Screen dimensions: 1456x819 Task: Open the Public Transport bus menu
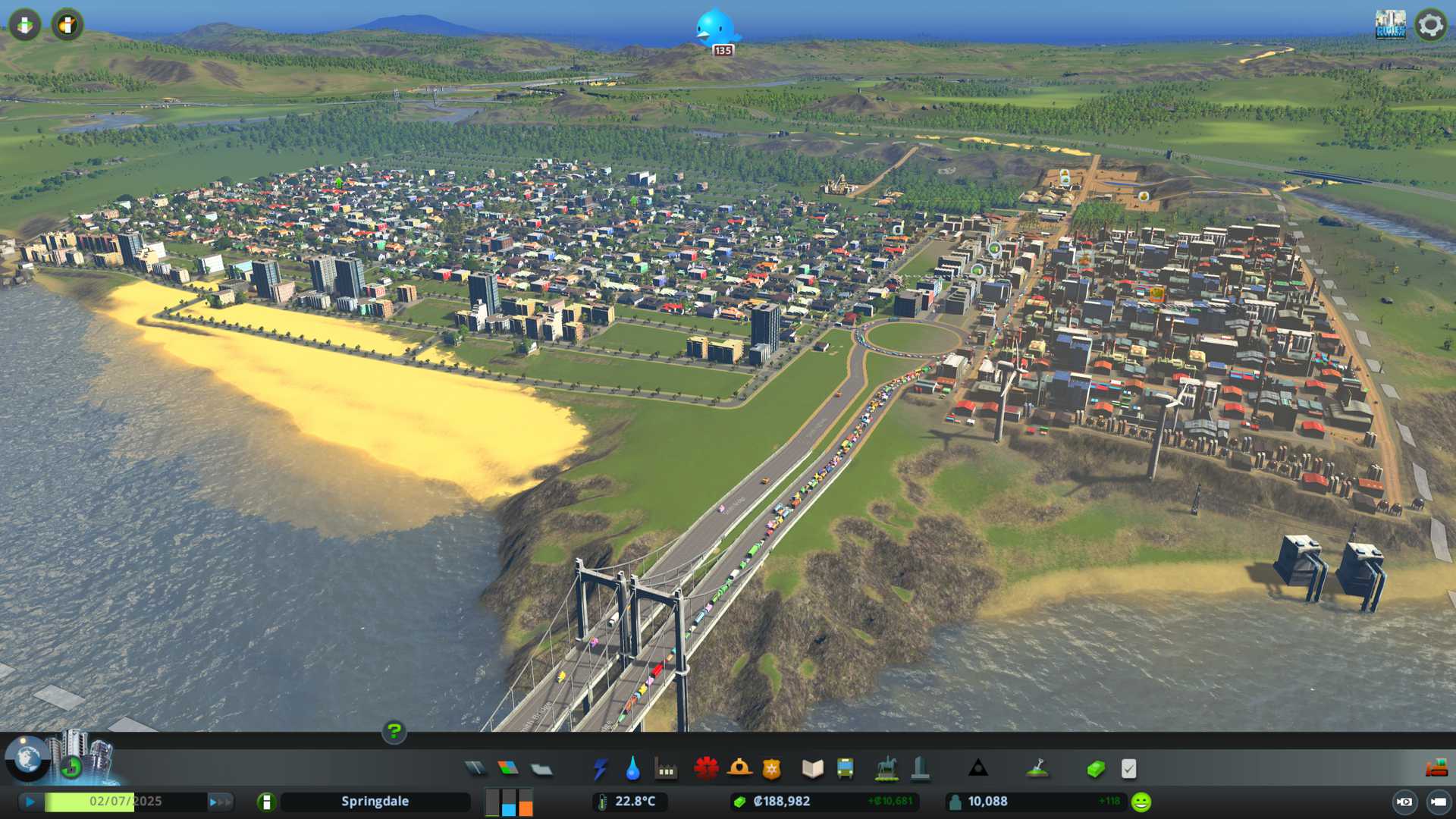pyautogui.click(x=845, y=769)
